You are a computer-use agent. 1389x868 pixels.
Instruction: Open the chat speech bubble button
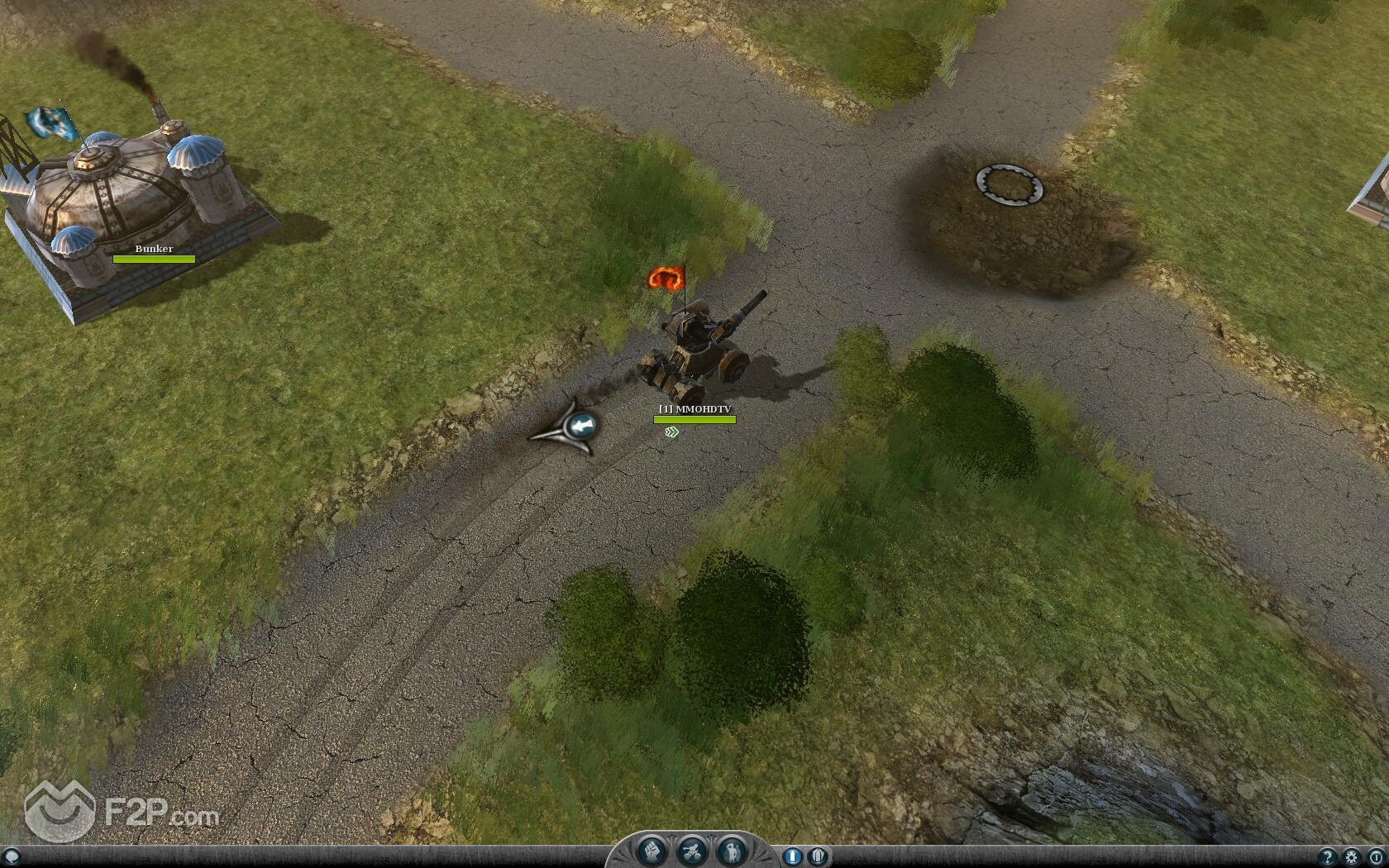pos(11,856)
